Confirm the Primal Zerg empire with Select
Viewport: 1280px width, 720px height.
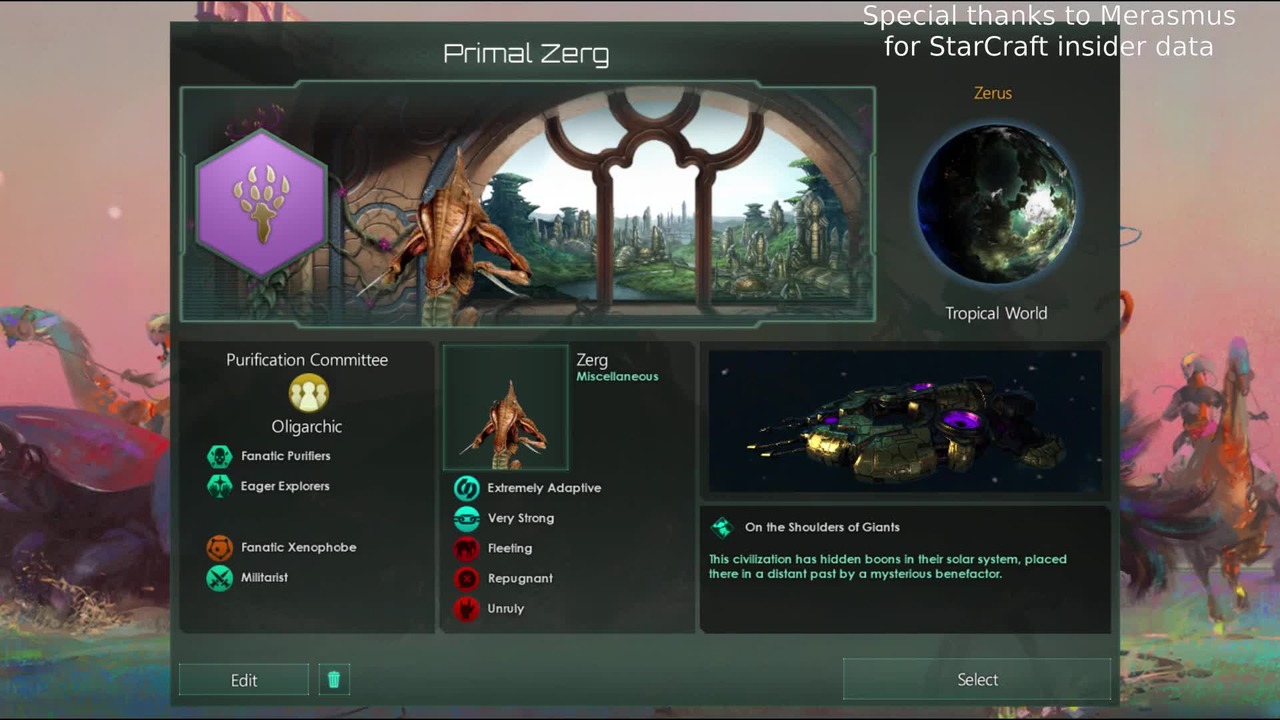[977, 680]
